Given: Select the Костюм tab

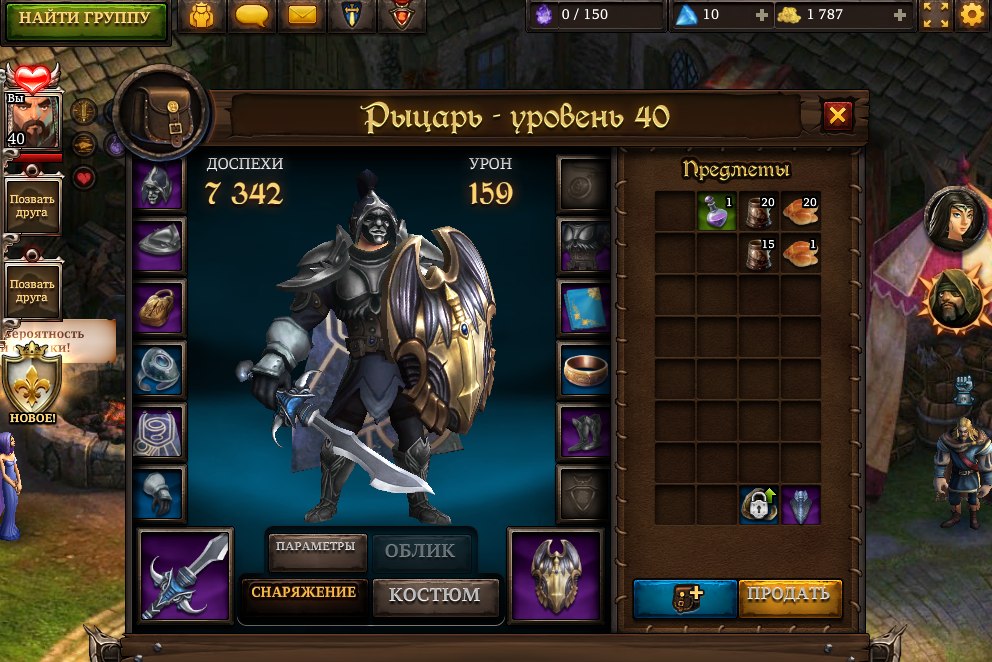Looking at the screenshot, I should pos(434,595).
